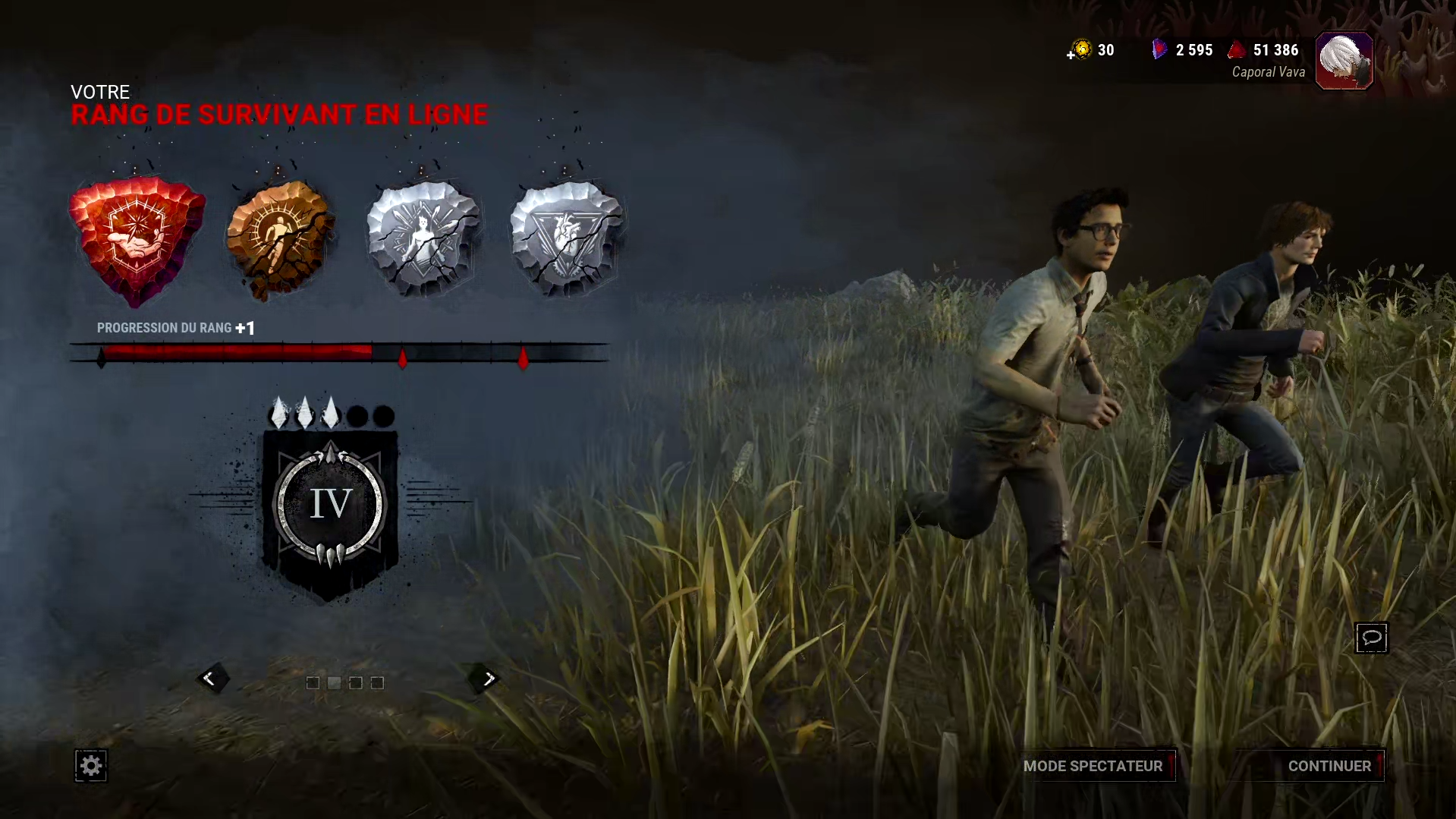
Task: Select the silver Lightbringer emblem
Action: pos(423,238)
